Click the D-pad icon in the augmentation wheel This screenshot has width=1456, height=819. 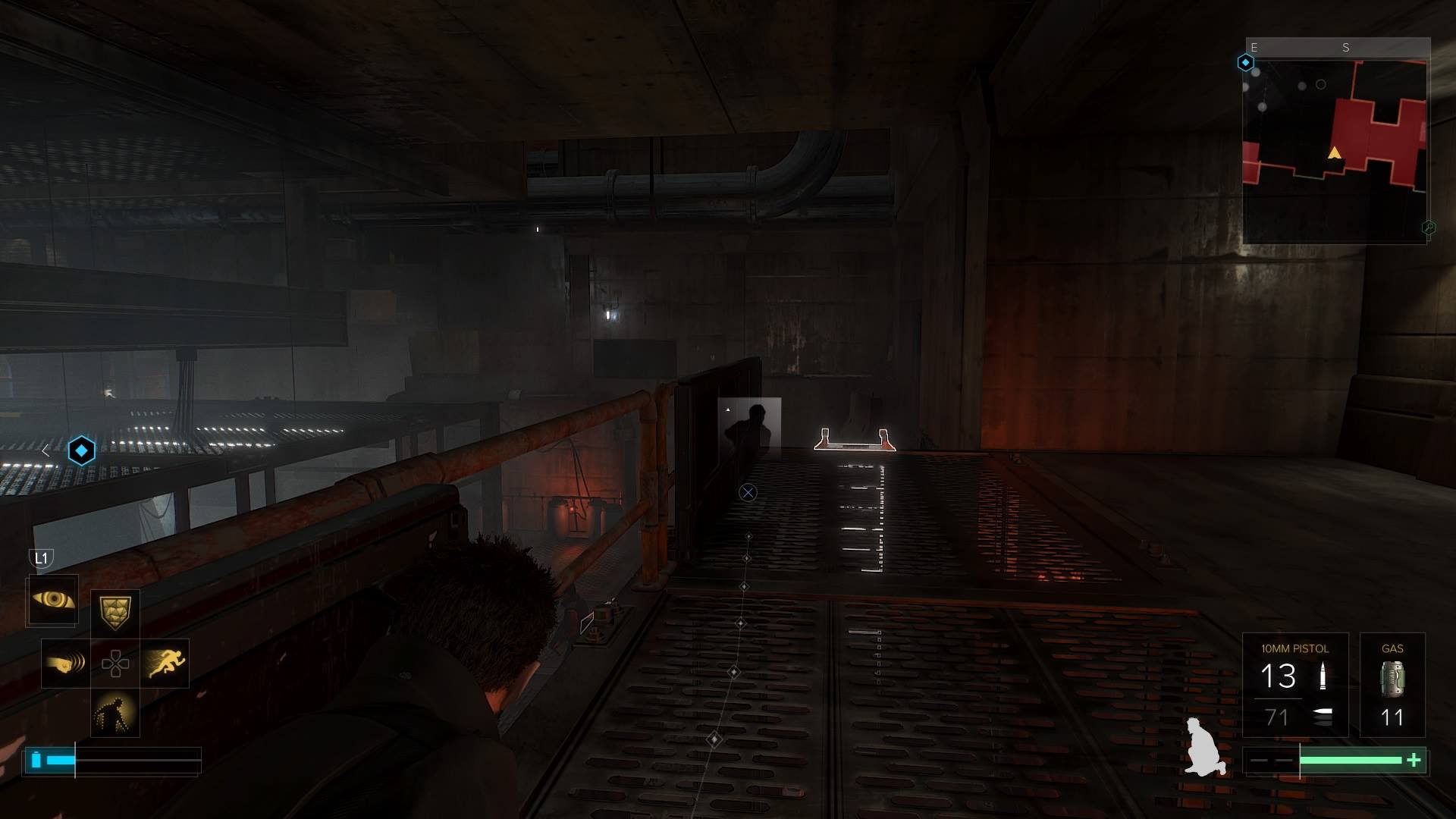(116, 664)
